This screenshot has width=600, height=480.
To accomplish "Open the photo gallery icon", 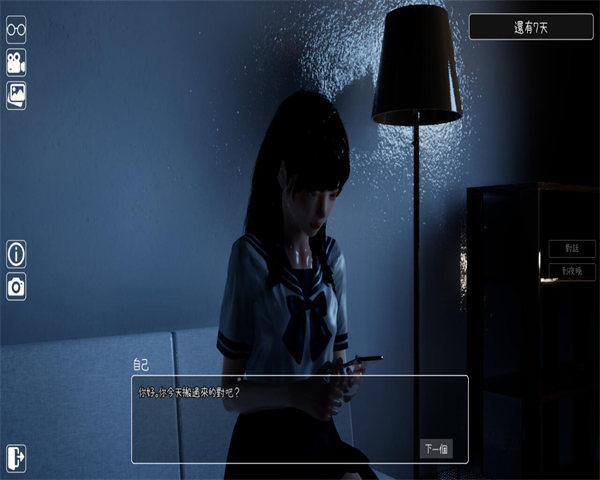I will [16, 95].
